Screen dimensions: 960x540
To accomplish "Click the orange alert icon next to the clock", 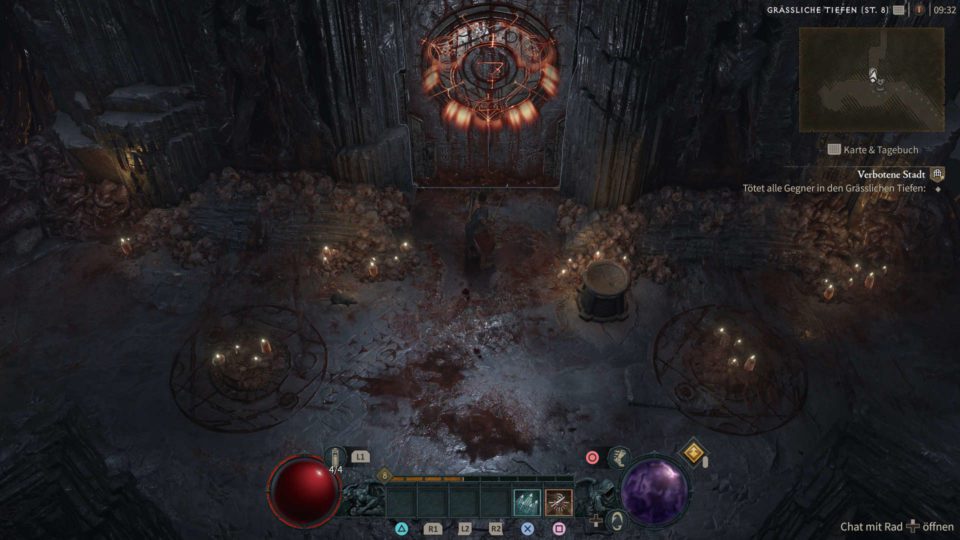I will point(918,10).
